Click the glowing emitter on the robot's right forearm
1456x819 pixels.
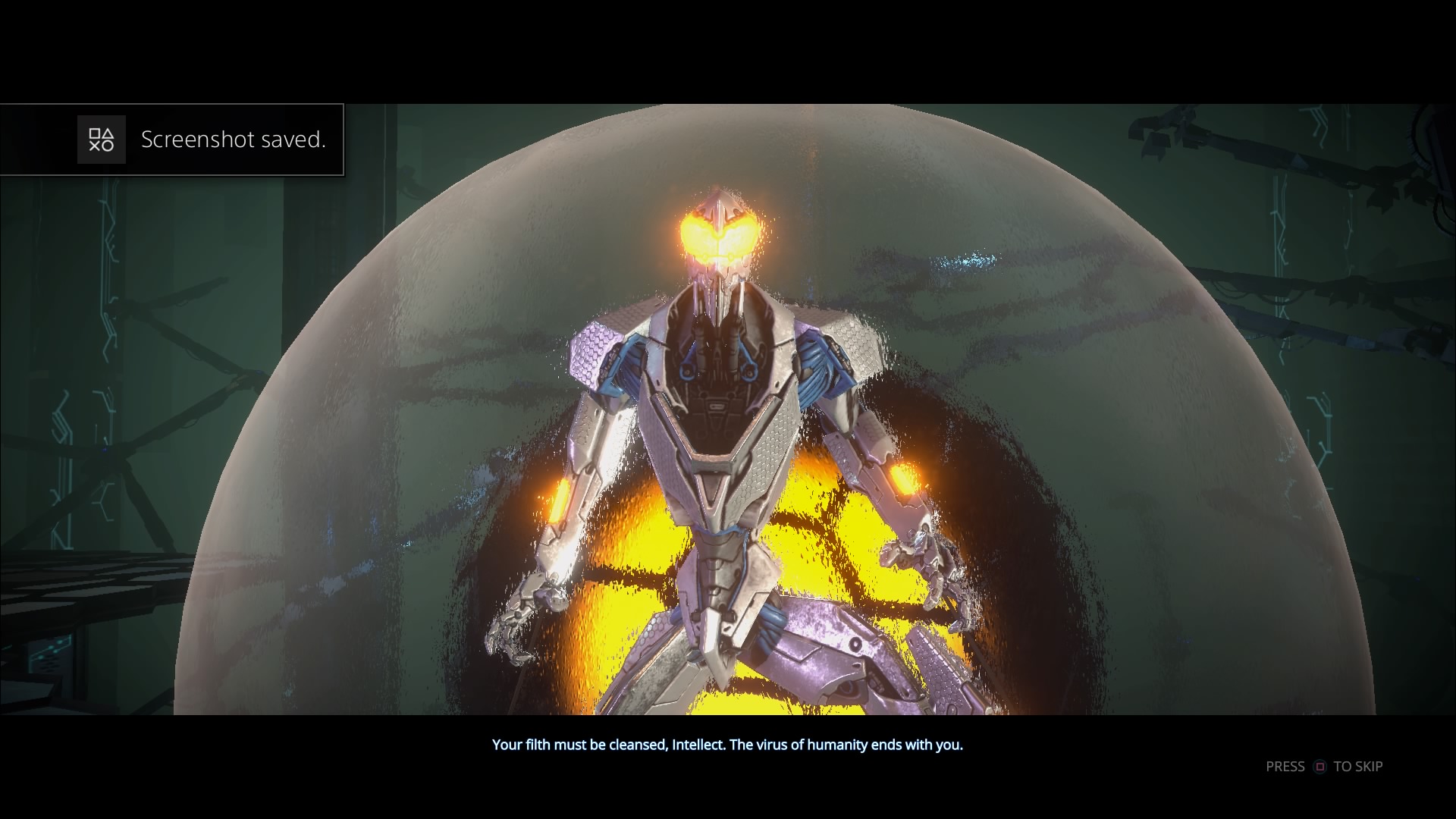click(x=559, y=500)
